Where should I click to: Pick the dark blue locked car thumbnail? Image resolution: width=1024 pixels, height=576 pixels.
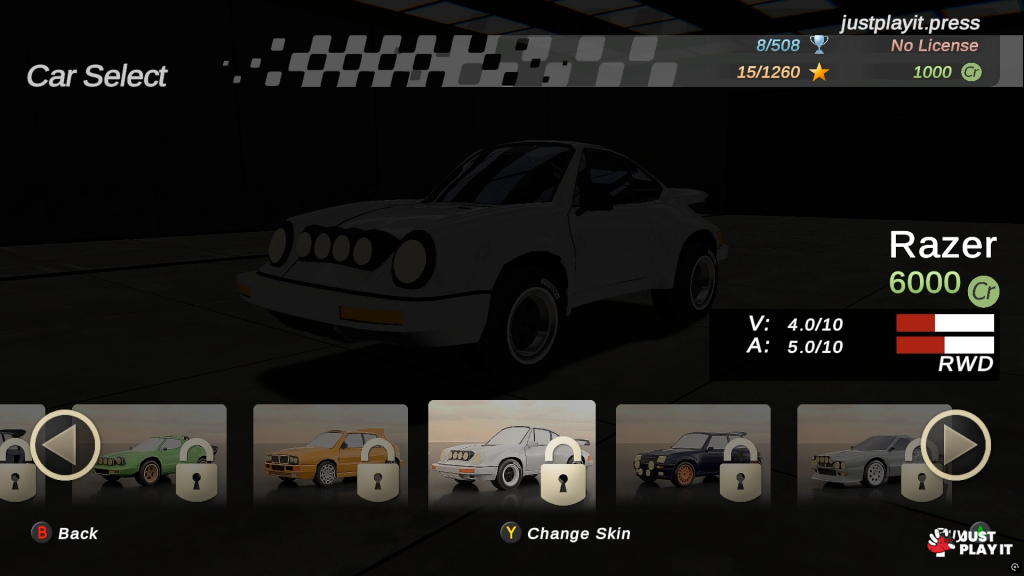(693, 453)
